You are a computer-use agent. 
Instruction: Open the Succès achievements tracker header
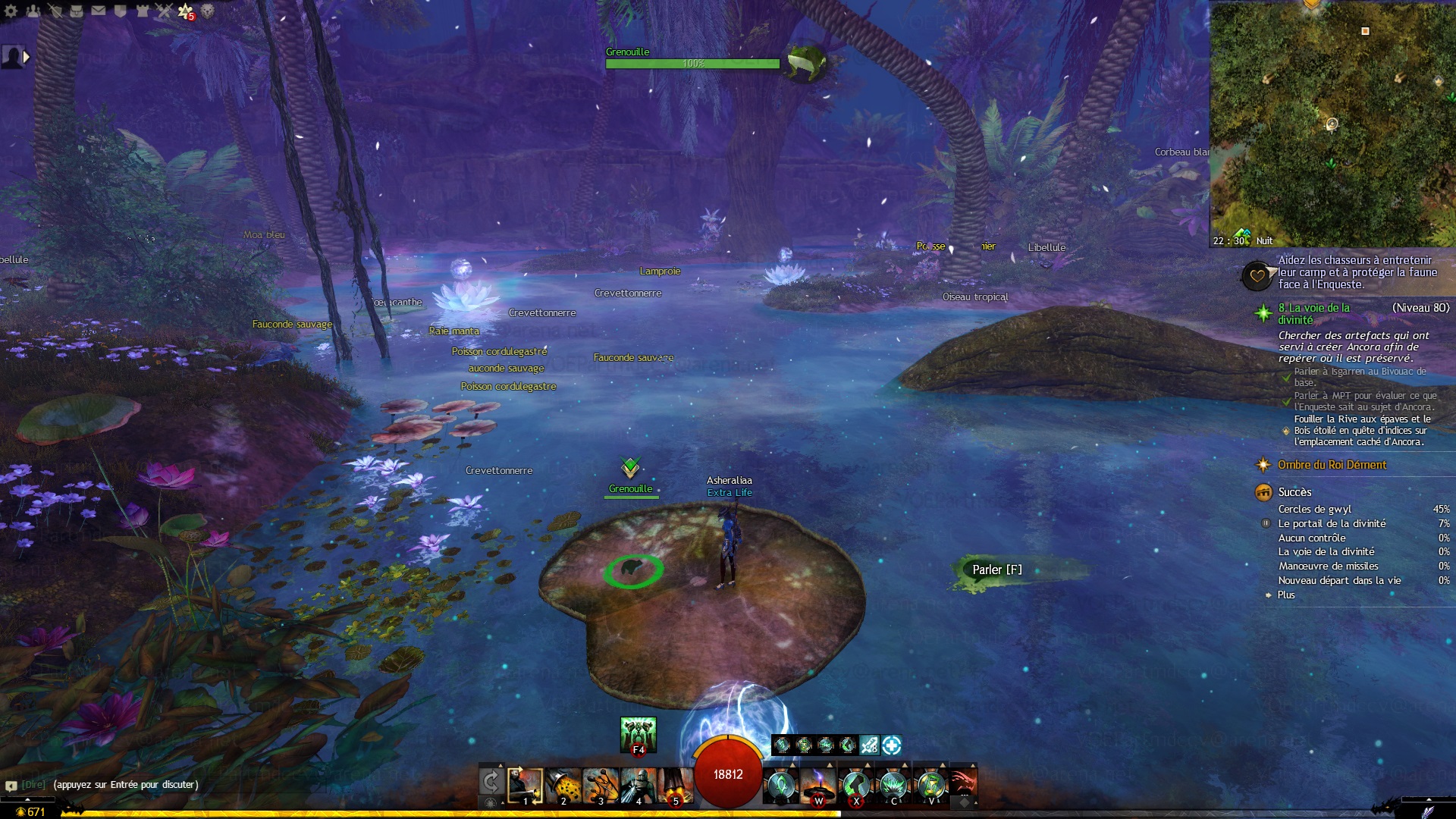(1294, 492)
